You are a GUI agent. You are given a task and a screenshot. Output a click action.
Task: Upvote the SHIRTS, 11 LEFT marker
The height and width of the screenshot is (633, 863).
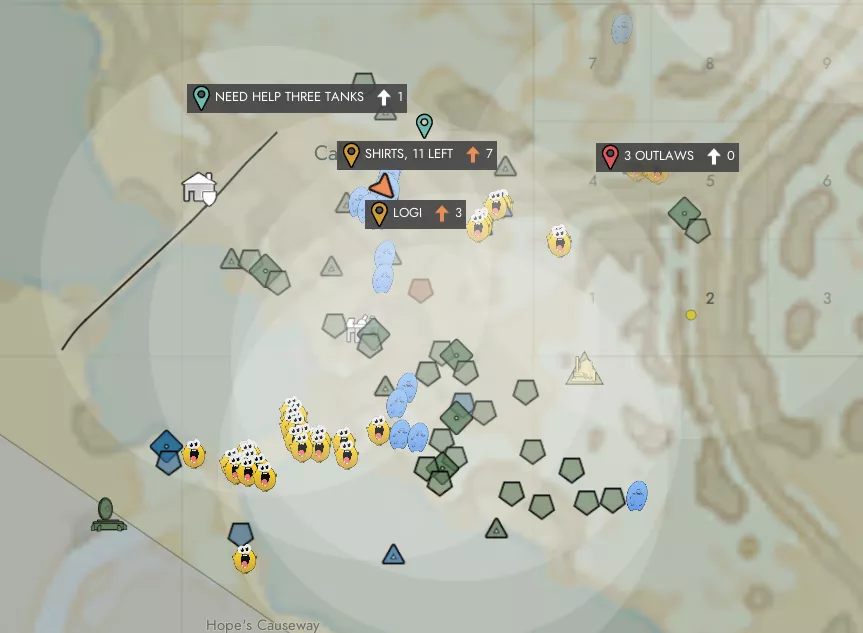coord(473,154)
